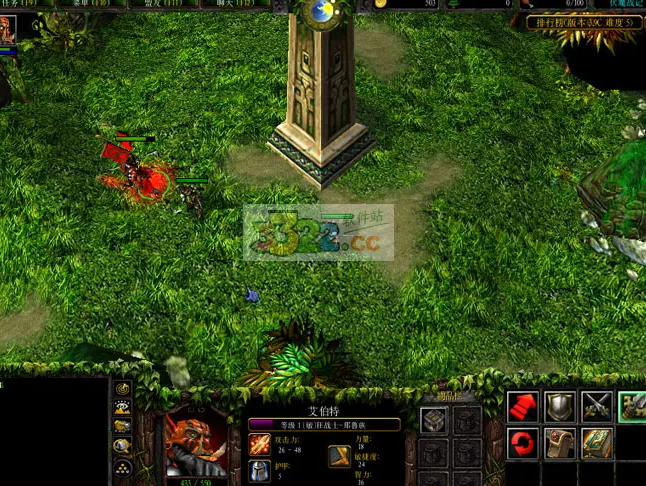The image size is (646, 486).
Task: Toggle minimap terrain display button
Action: [123, 407]
